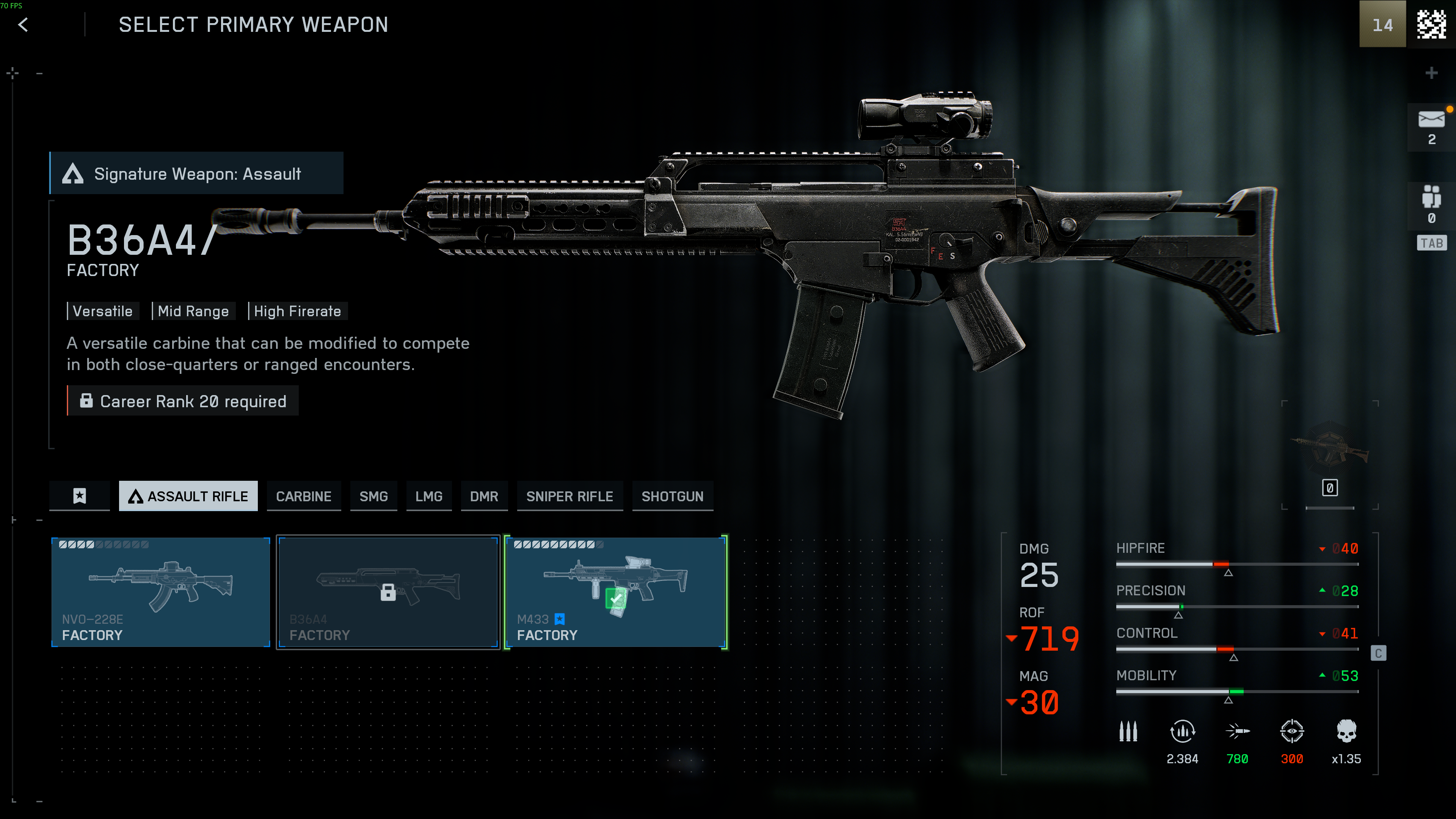Image resolution: width=1456 pixels, height=819 pixels.
Task: Switch to the Assault Rifle category
Action: coord(188,496)
